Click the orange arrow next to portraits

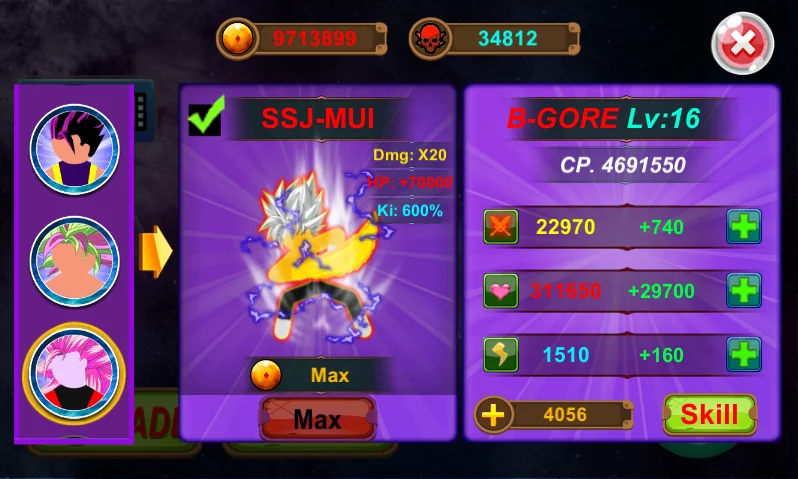coord(157,253)
